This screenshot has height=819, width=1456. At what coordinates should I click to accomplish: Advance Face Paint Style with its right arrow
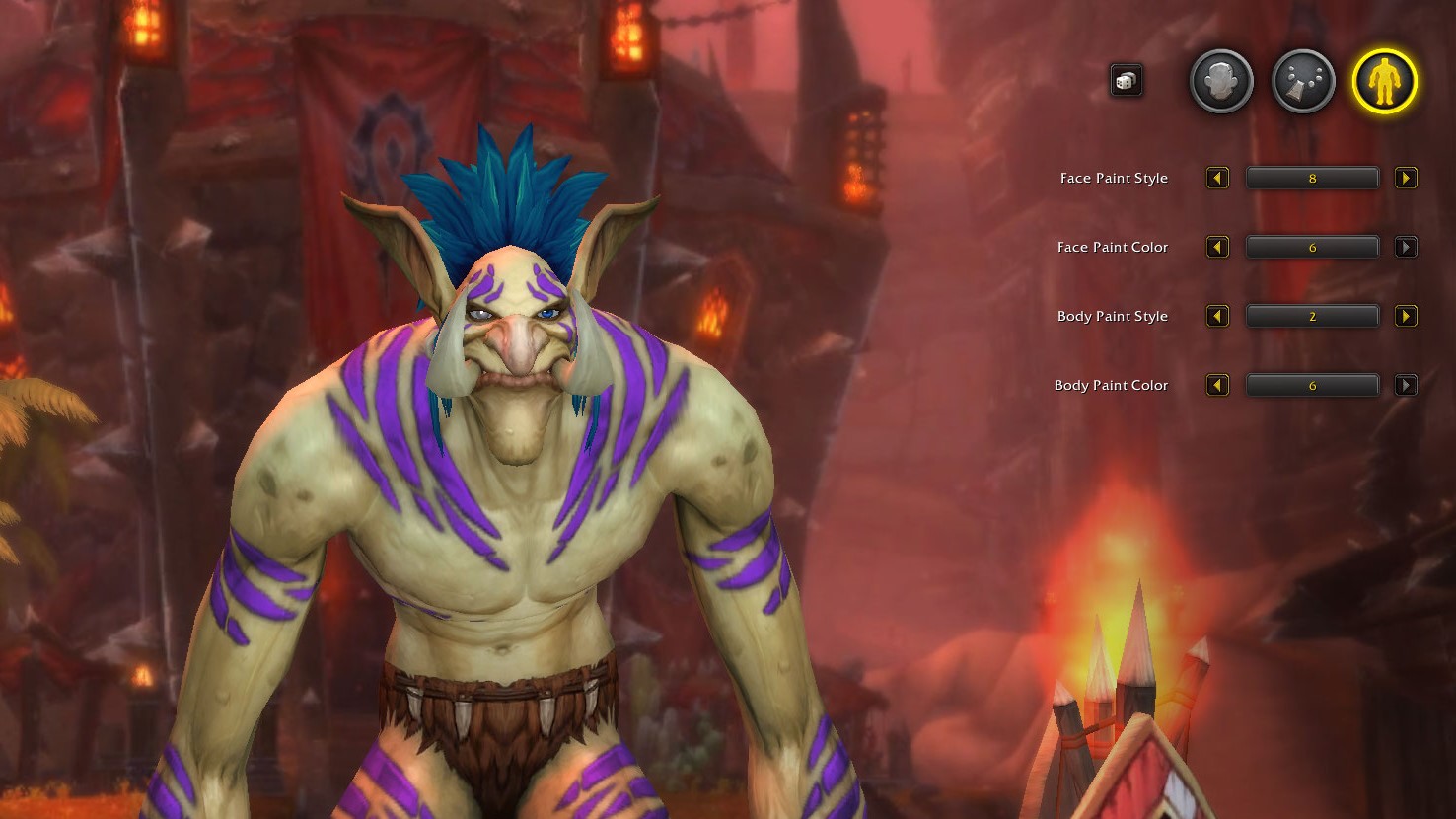(x=1406, y=179)
